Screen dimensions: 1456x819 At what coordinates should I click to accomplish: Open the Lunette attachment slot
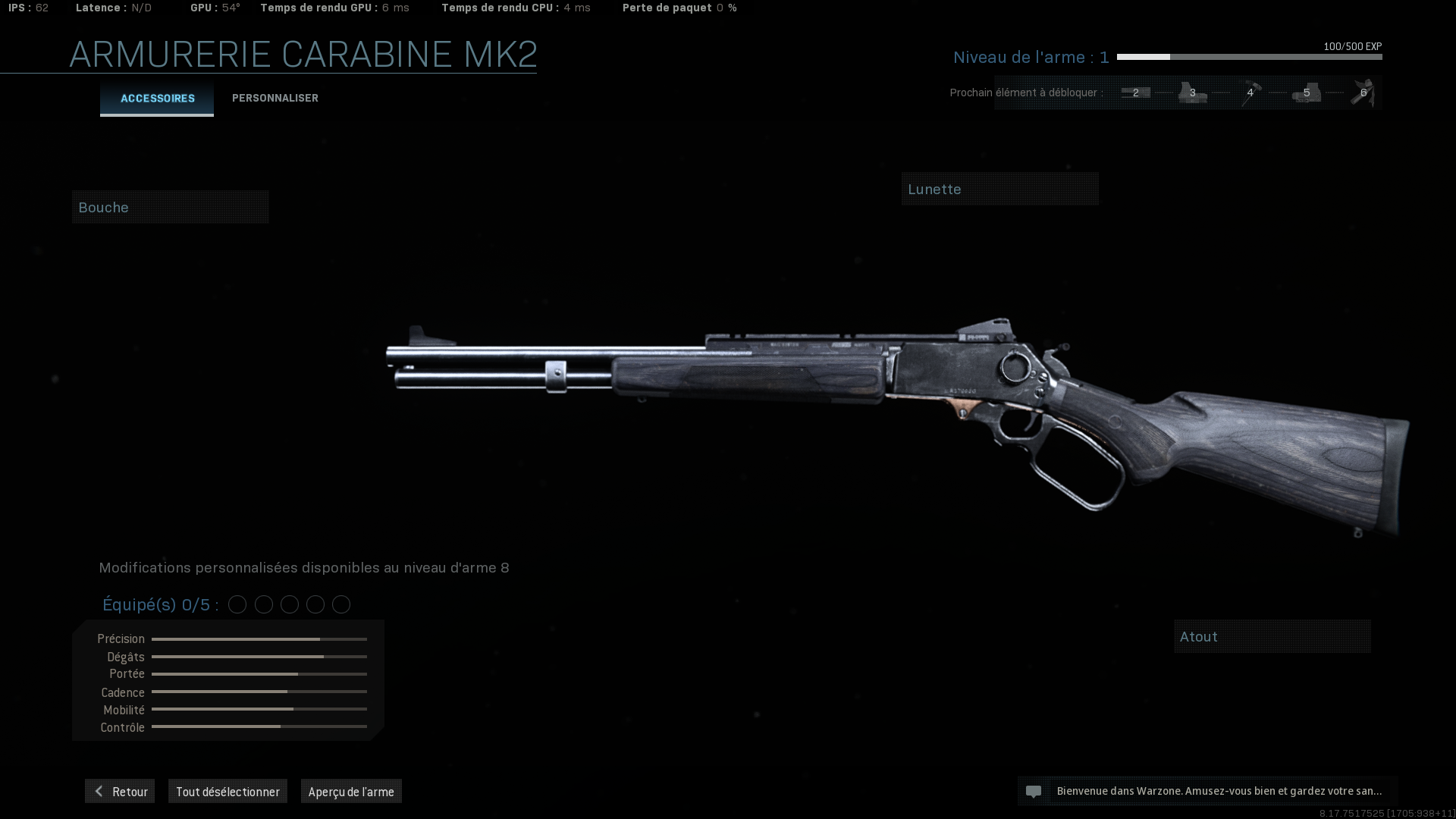999,188
